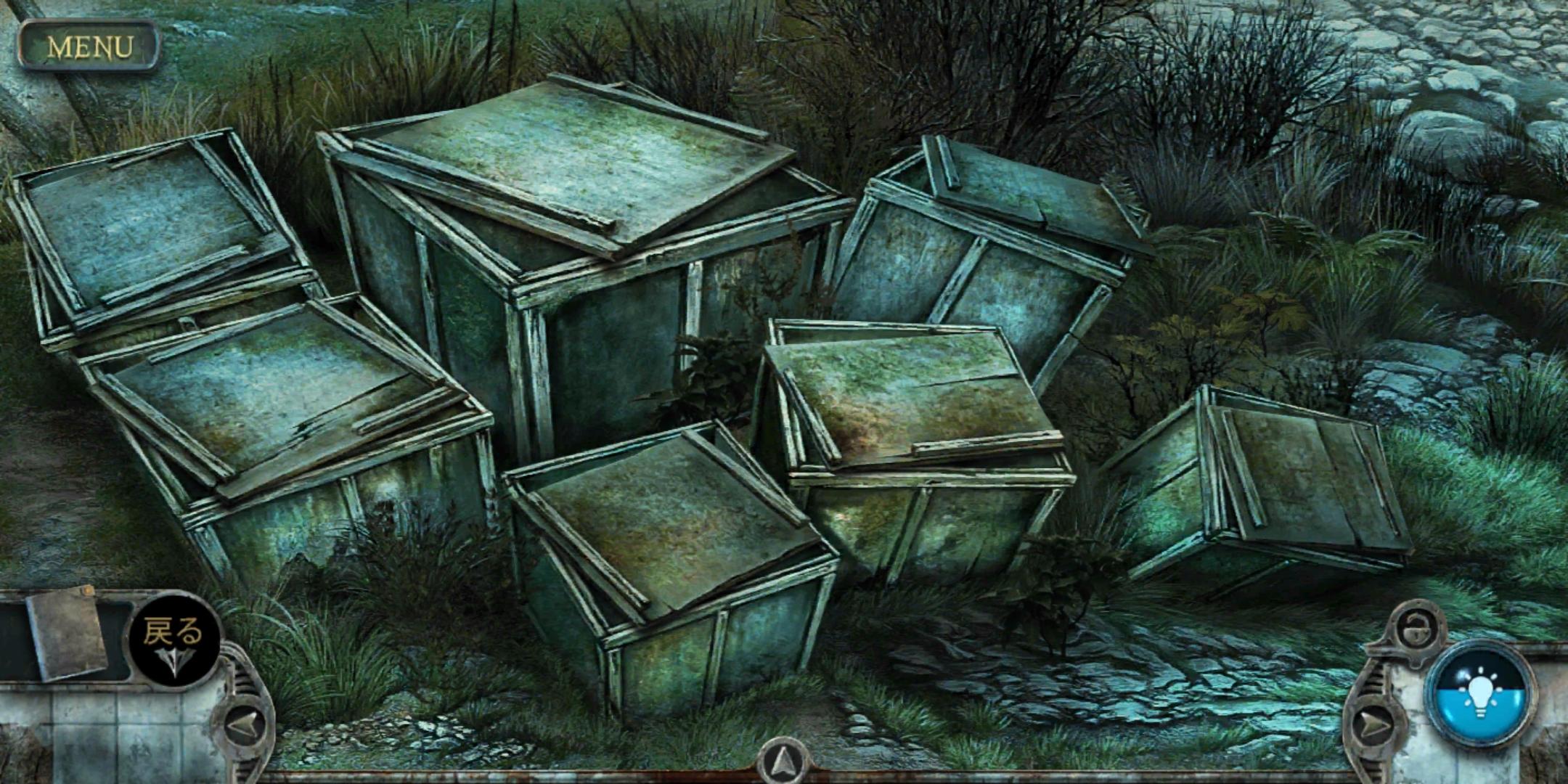Open the journal notebook icon
The image size is (1568, 784).
[x=68, y=633]
